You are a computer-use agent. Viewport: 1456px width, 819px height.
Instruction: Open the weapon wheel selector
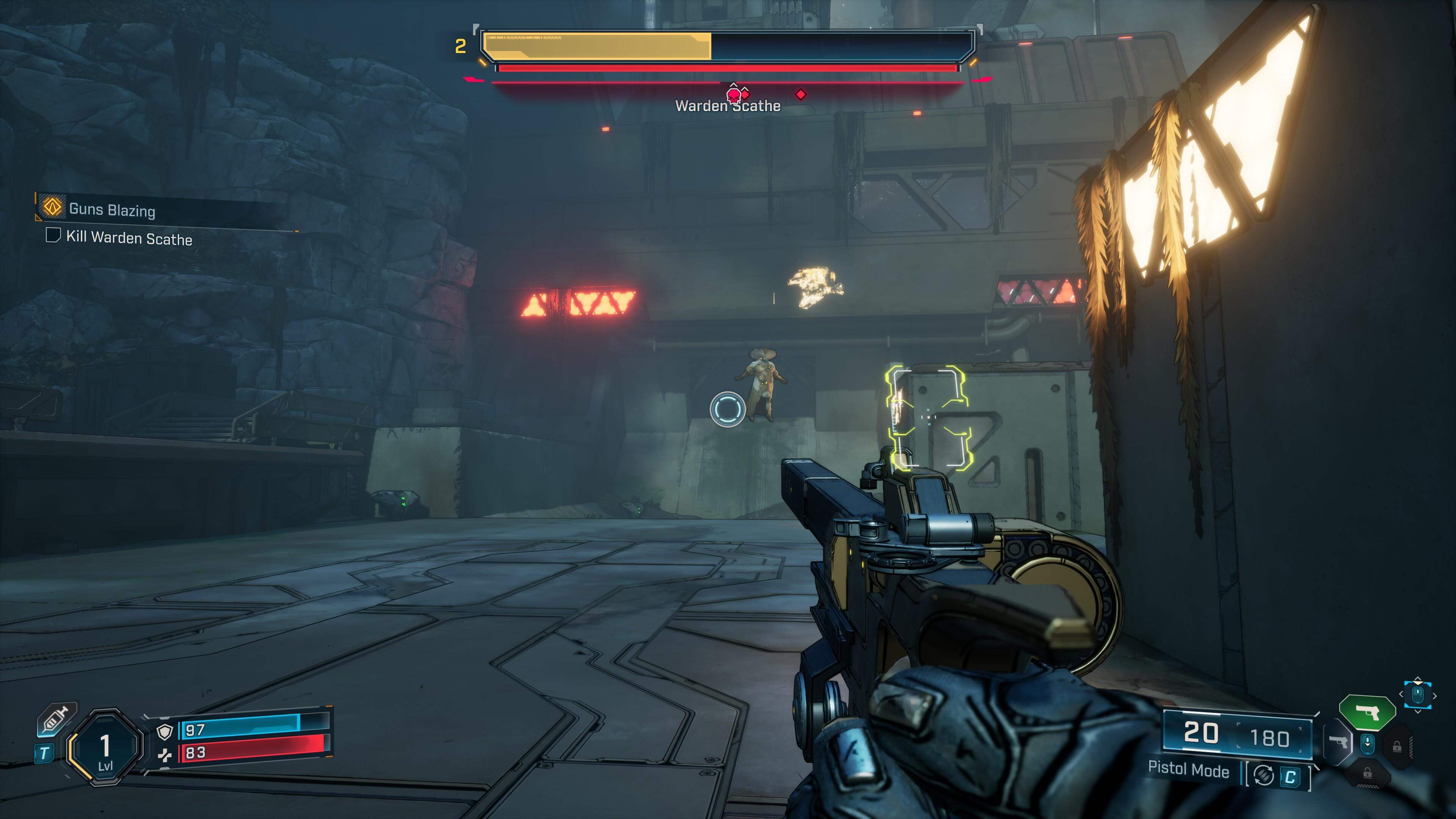click(x=1418, y=694)
